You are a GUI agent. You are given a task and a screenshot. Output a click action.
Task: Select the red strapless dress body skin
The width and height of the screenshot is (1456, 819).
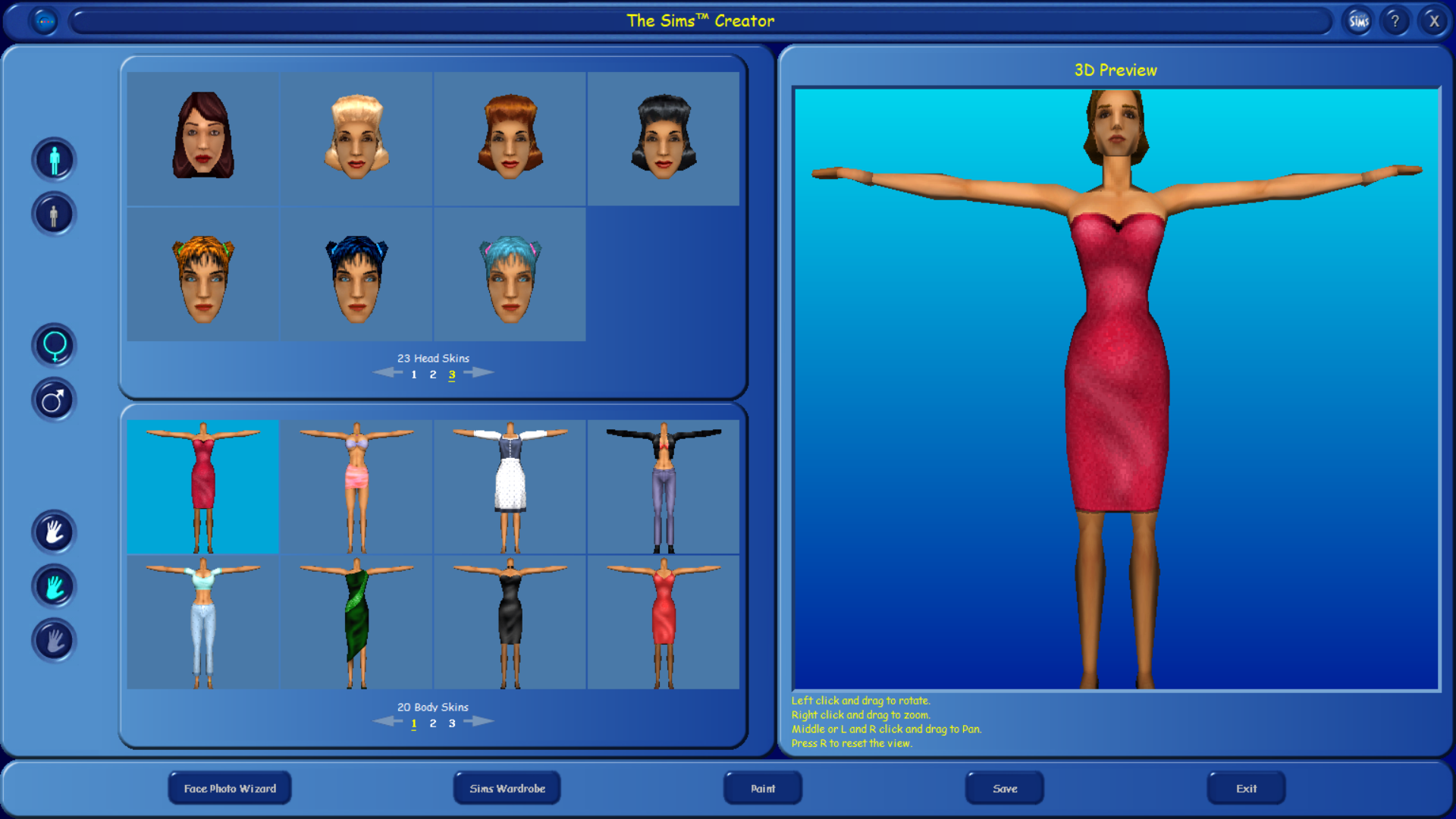[203, 486]
